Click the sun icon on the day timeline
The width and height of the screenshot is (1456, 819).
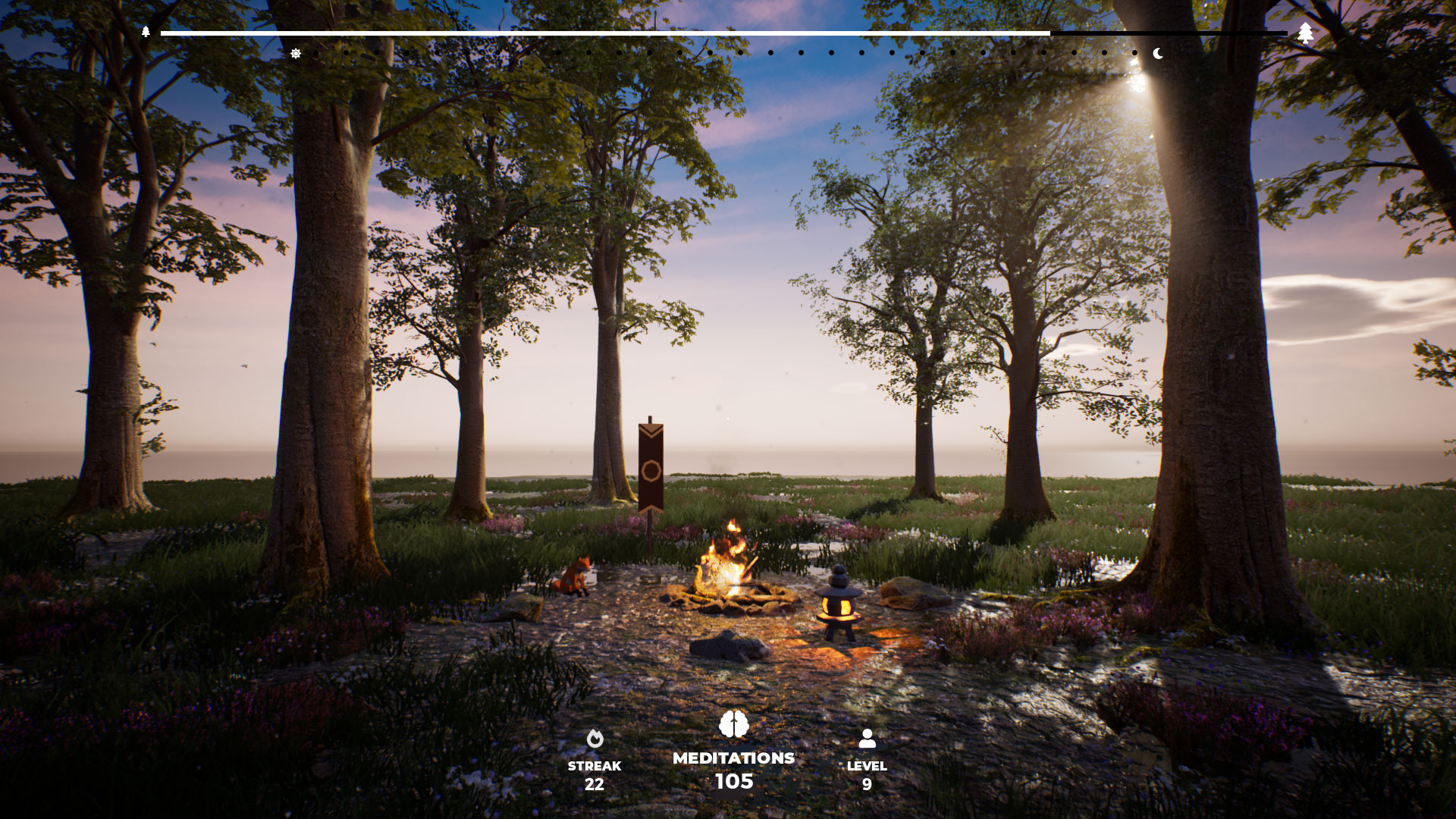pyautogui.click(x=296, y=53)
